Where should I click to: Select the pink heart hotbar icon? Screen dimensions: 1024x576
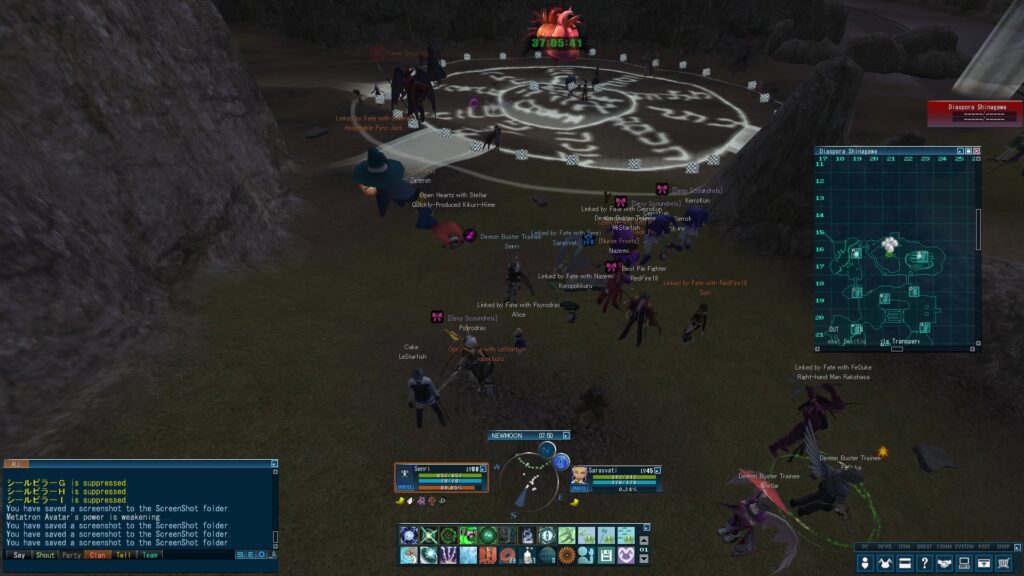point(625,555)
